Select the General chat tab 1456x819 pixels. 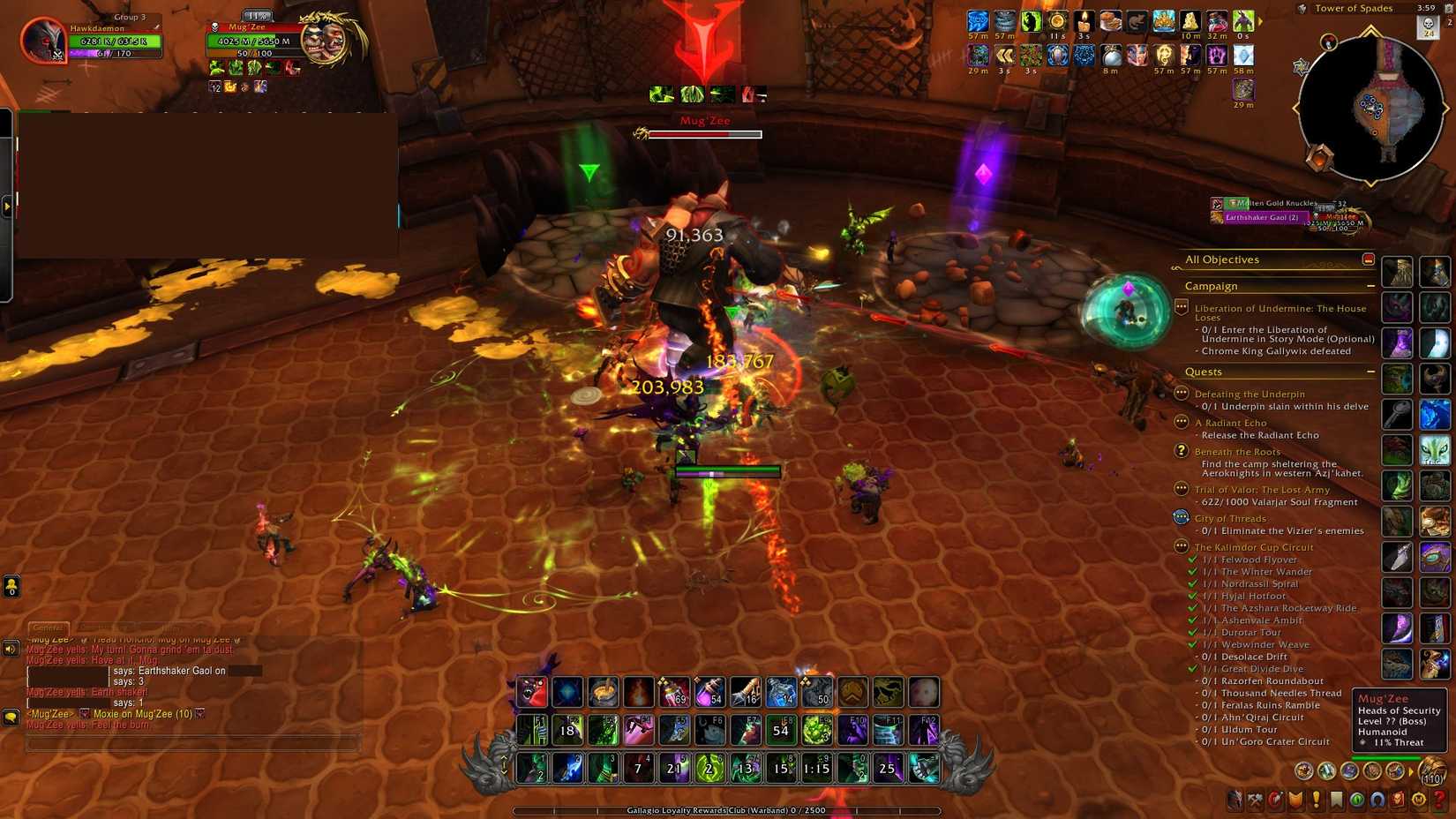pyautogui.click(x=49, y=628)
